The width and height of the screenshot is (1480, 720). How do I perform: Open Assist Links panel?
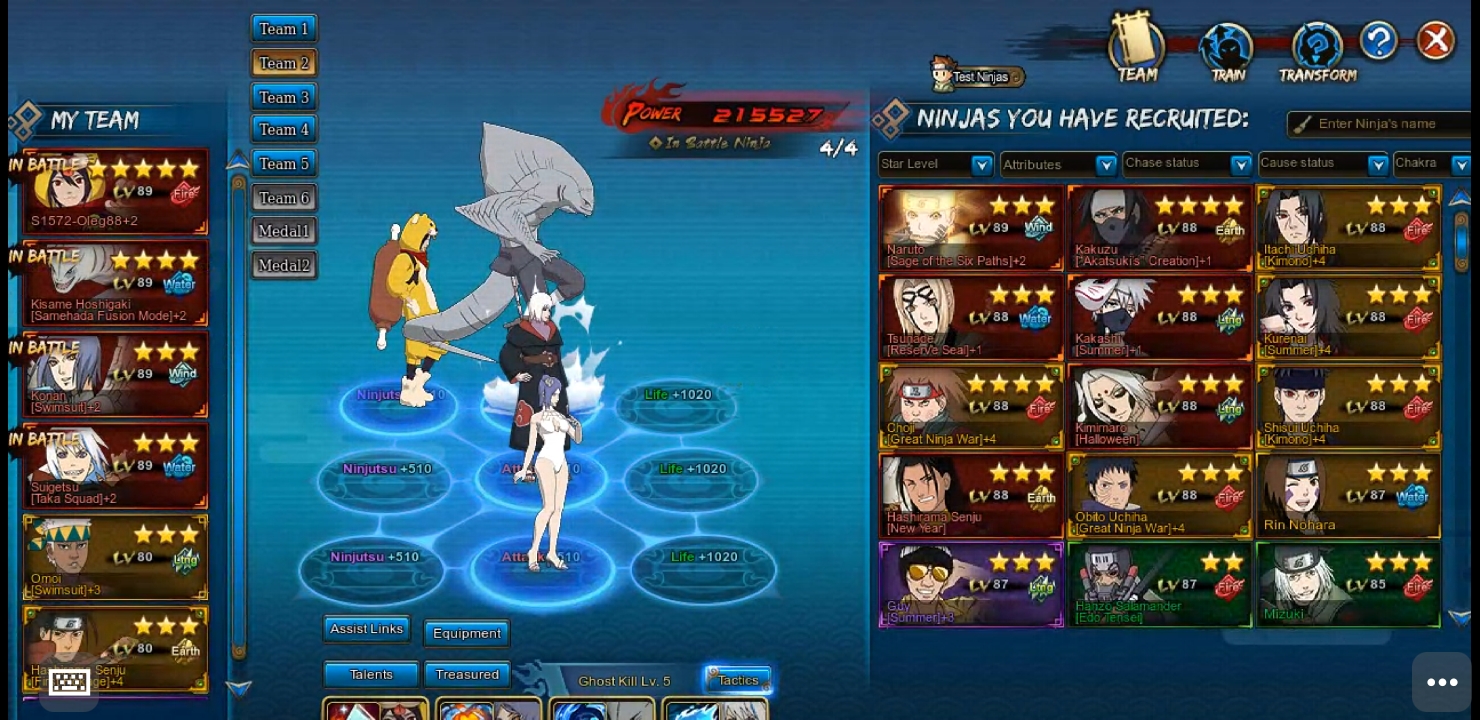pyautogui.click(x=366, y=629)
